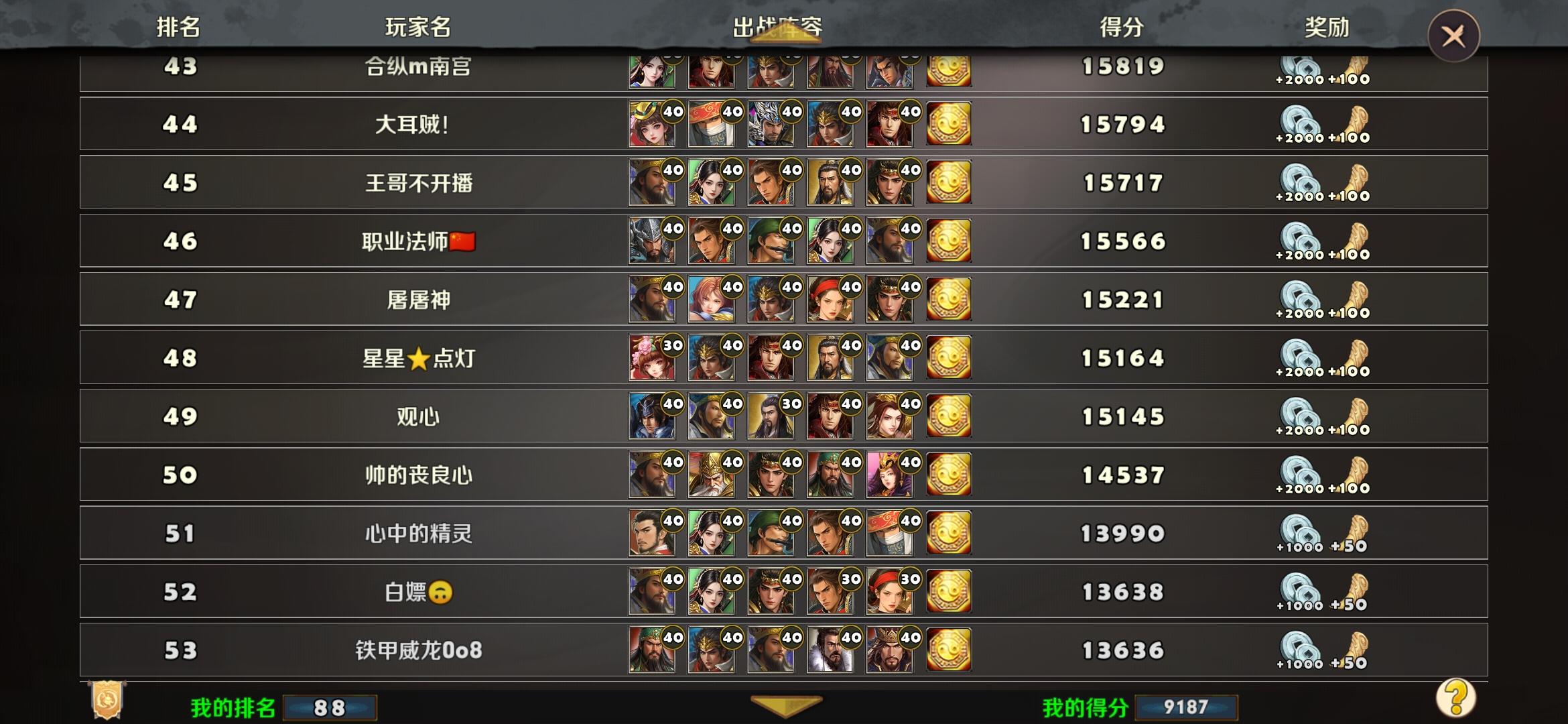Open the profile of 职业法师 with the flag
1568x724 pixels.
click(x=415, y=240)
